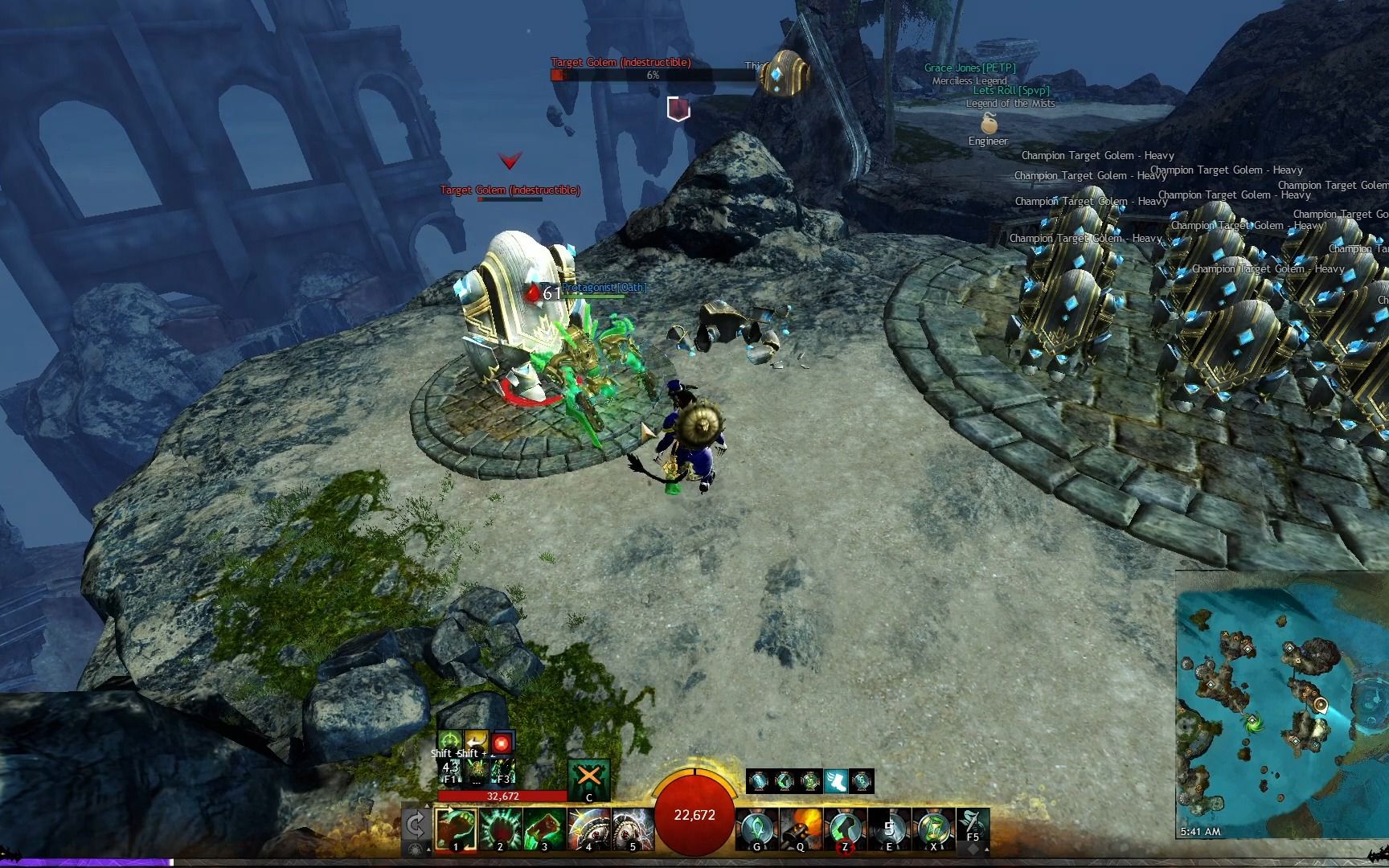Click the weapon swap arrows button

[x=416, y=825]
